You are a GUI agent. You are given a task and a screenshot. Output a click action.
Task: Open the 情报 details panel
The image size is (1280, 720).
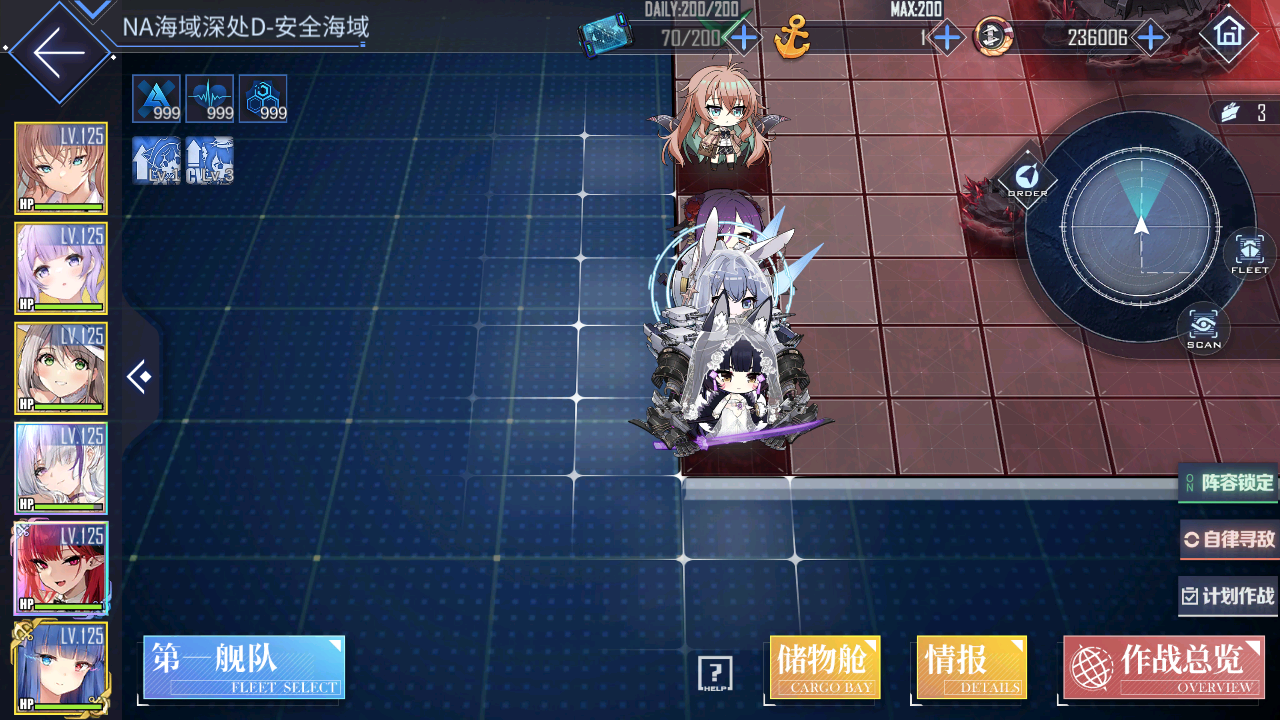971,667
